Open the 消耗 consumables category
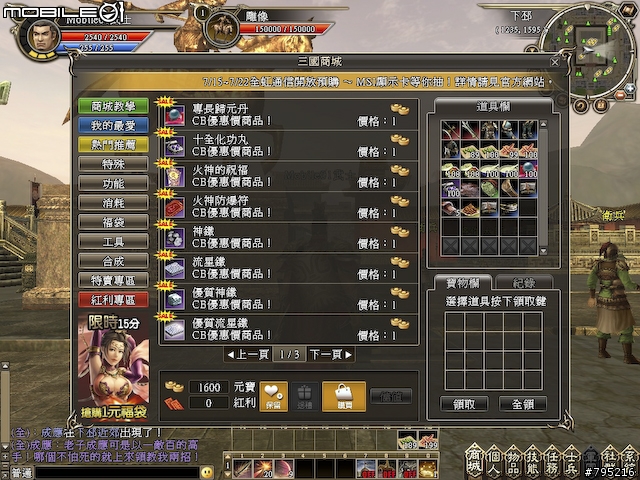 (113, 203)
